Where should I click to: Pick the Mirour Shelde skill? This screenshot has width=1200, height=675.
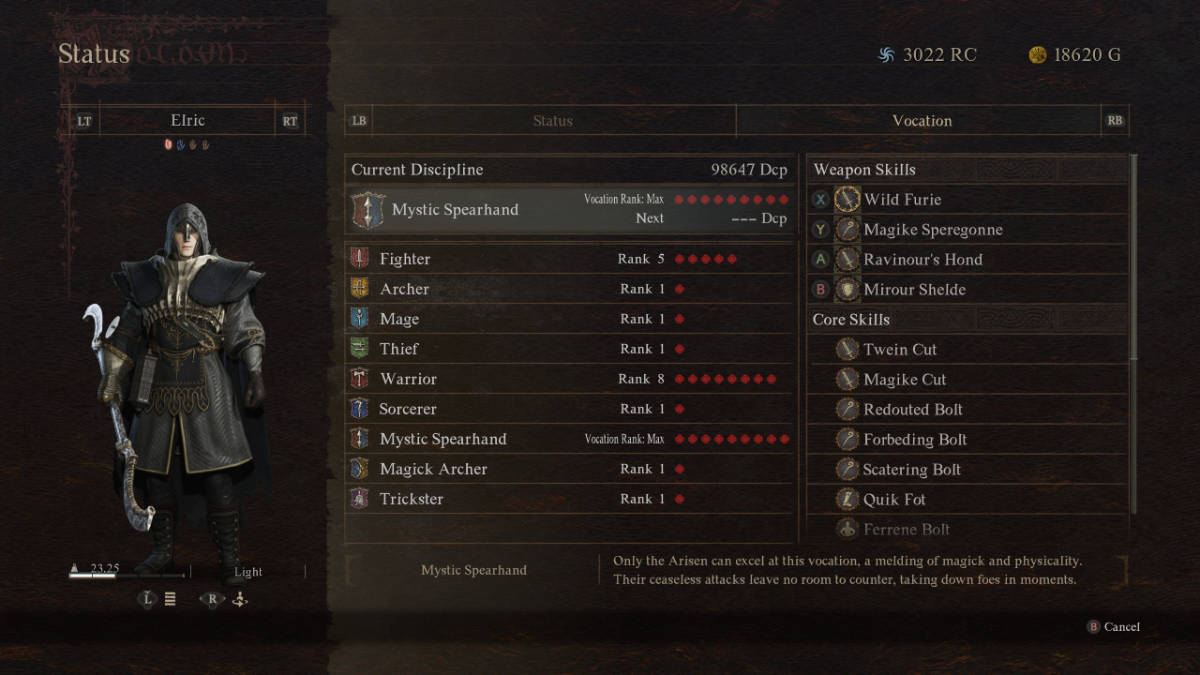[967, 290]
